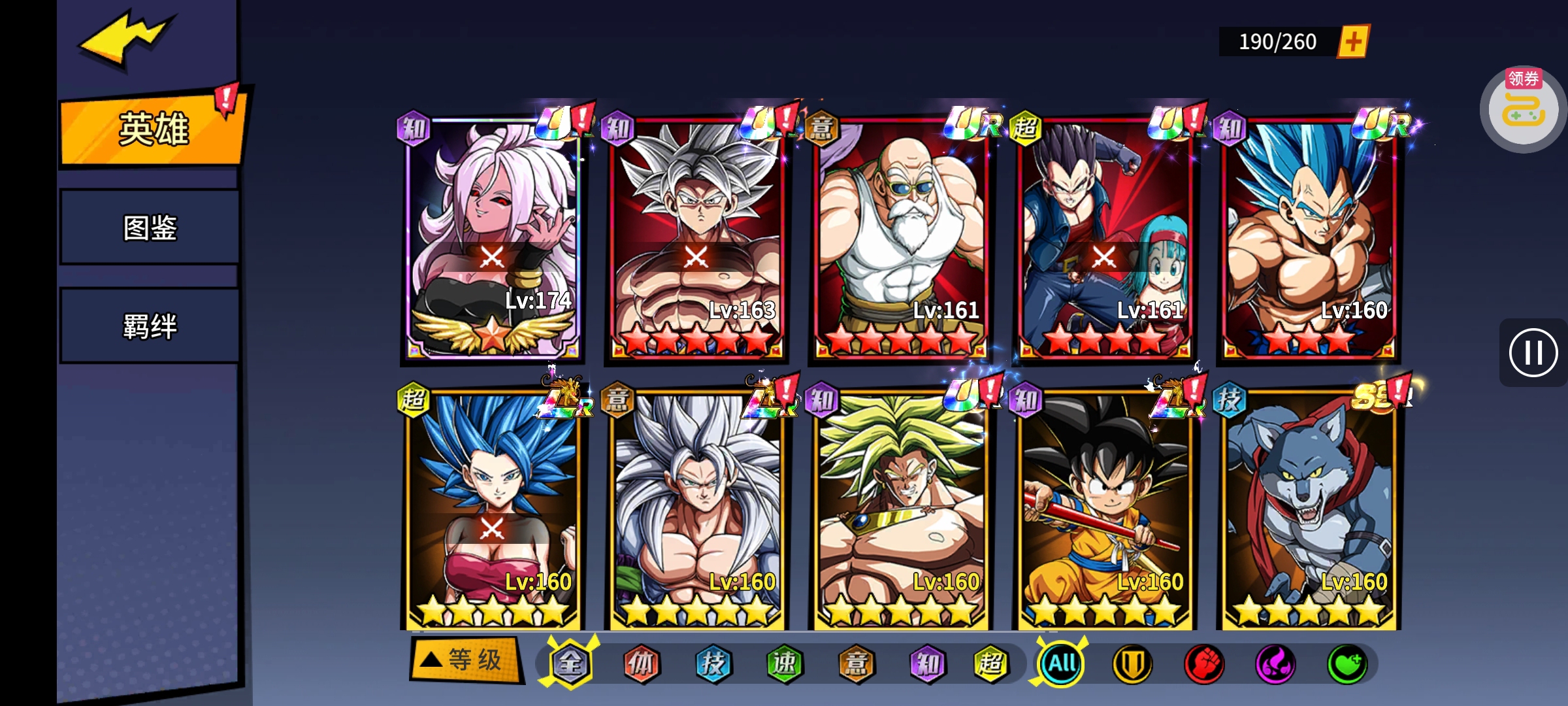Choose the silver-haired Lv:163 hero card
The height and width of the screenshot is (706, 1568).
pos(696,239)
